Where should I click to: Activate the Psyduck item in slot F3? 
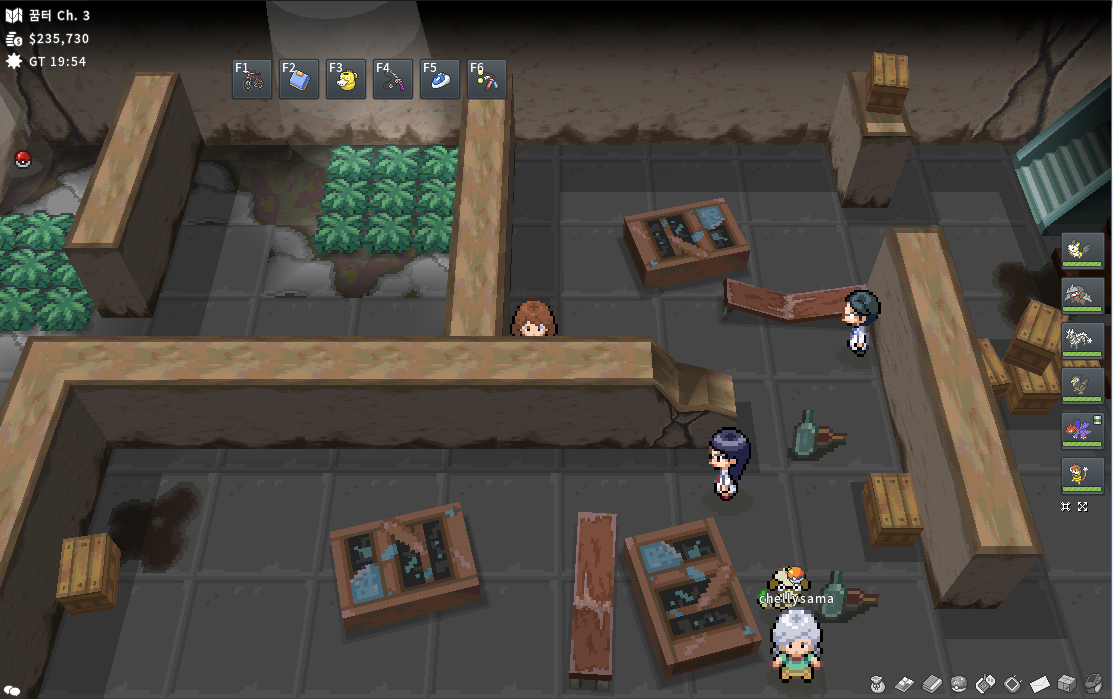pyautogui.click(x=347, y=79)
